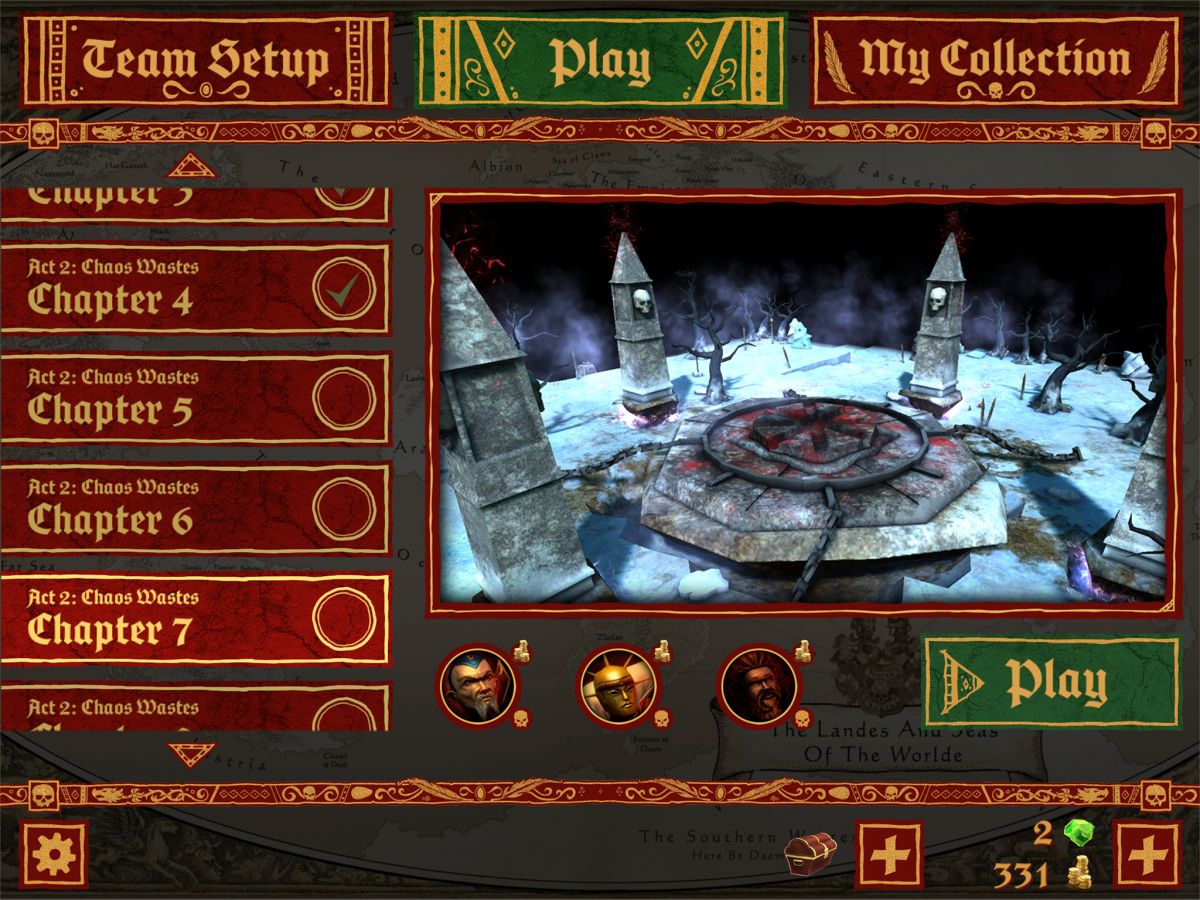Switch to the My Collection tab
This screenshot has height=900, width=1200.
click(994, 60)
